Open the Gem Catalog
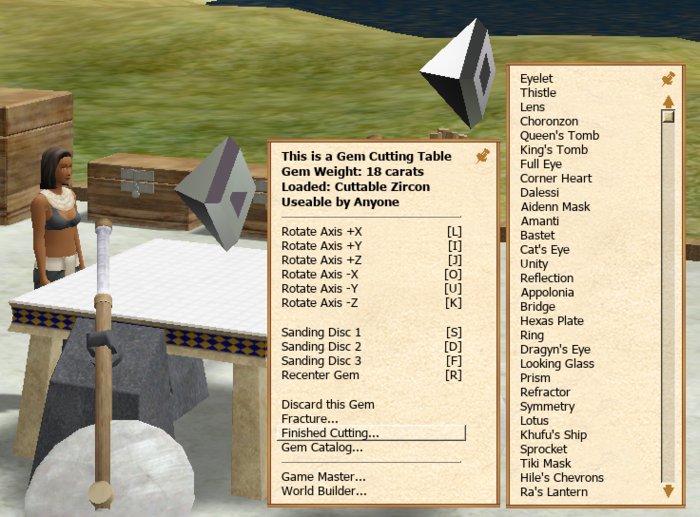 (x=322, y=447)
